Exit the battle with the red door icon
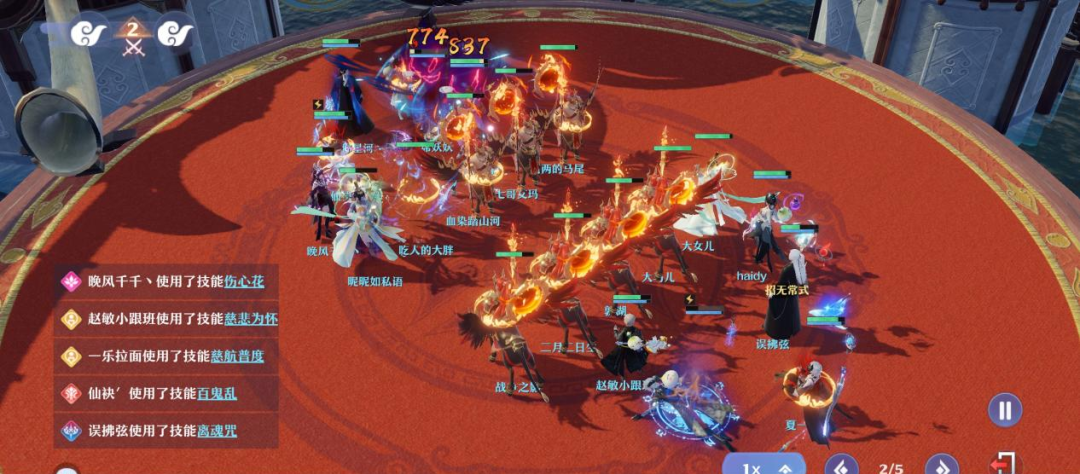1080x474 pixels. pyautogui.click(x=1003, y=465)
